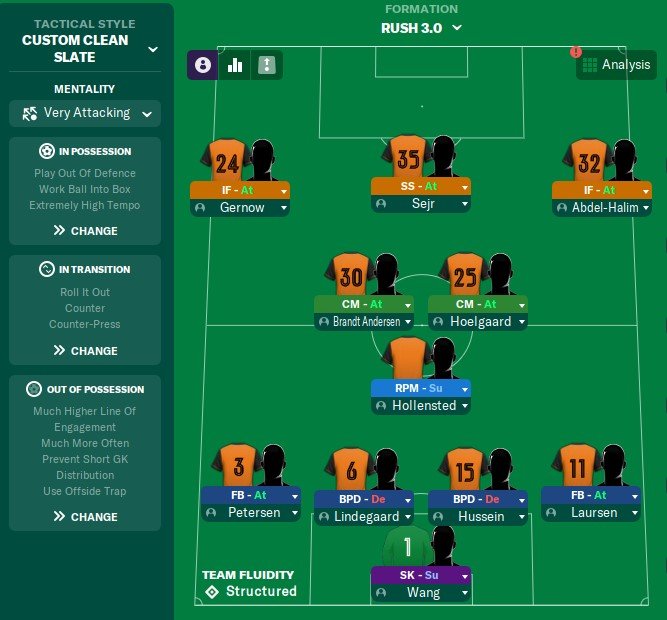Screen dimensions: 667x620
Task: Change Hollensted's RPM role dropdown
Action: pyautogui.click(x=420, y=388)
